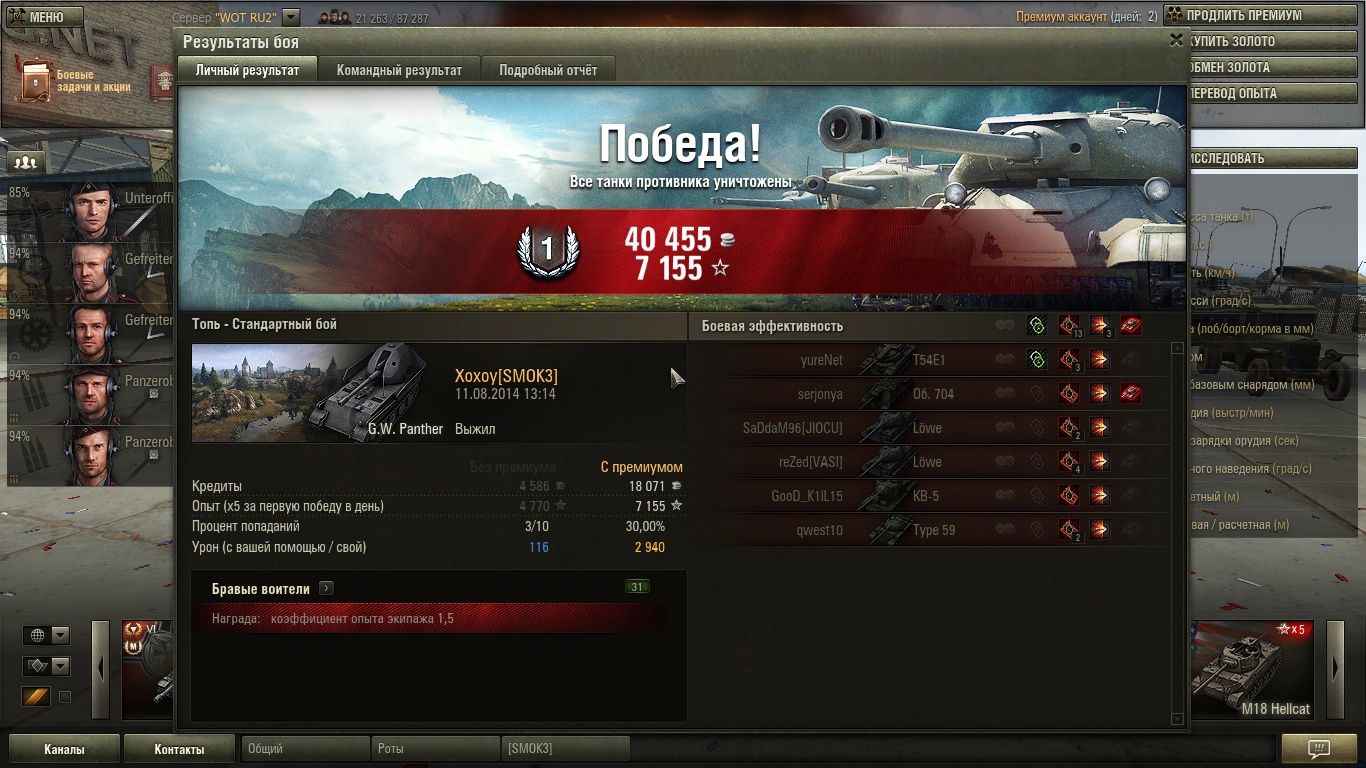Open the WOT RU2 server dropdown
The width and height of the screenshot is (1366, 768).
click(x=291, y=17)
